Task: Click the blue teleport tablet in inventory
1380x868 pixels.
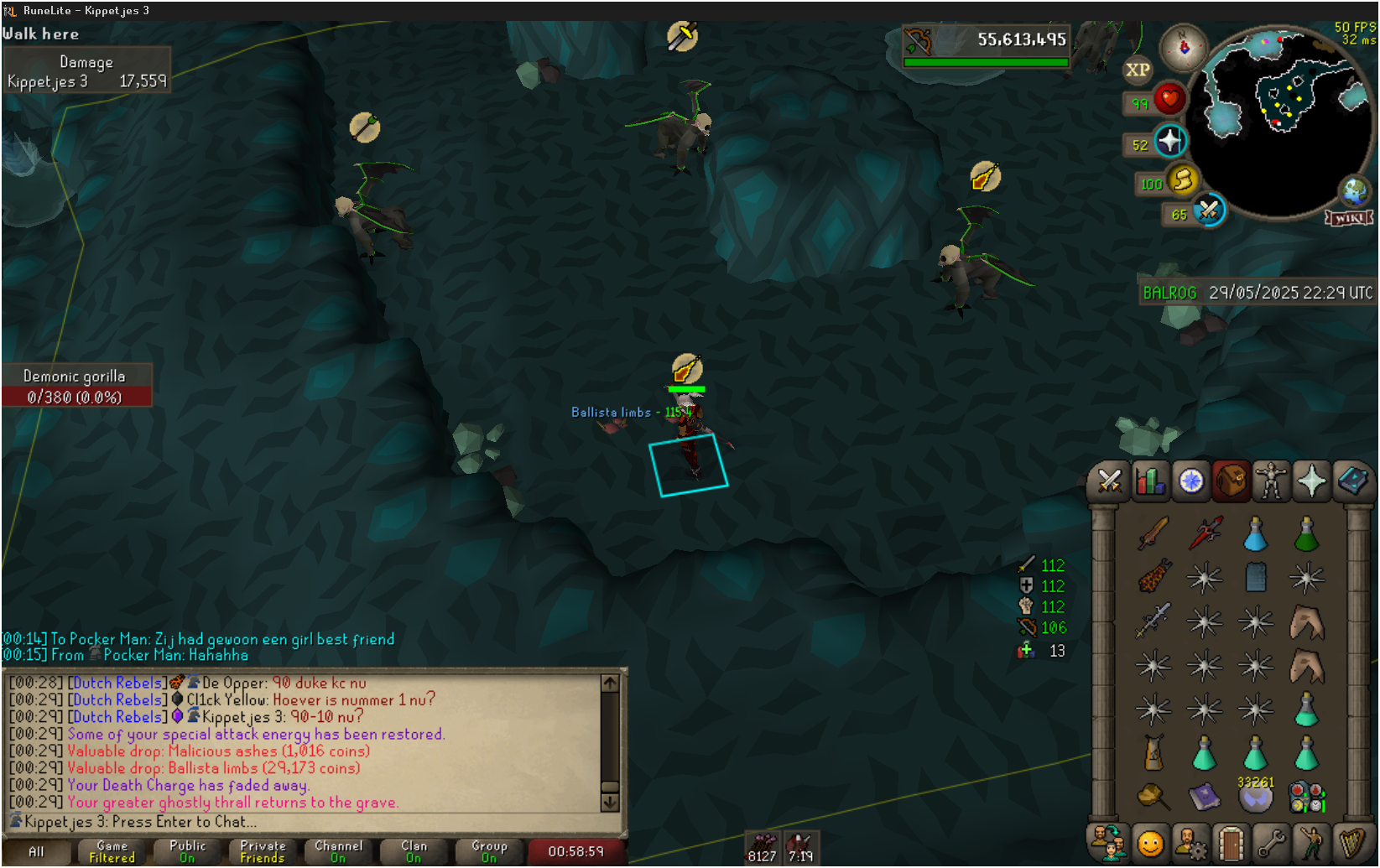Action: tap(1256, 577)
